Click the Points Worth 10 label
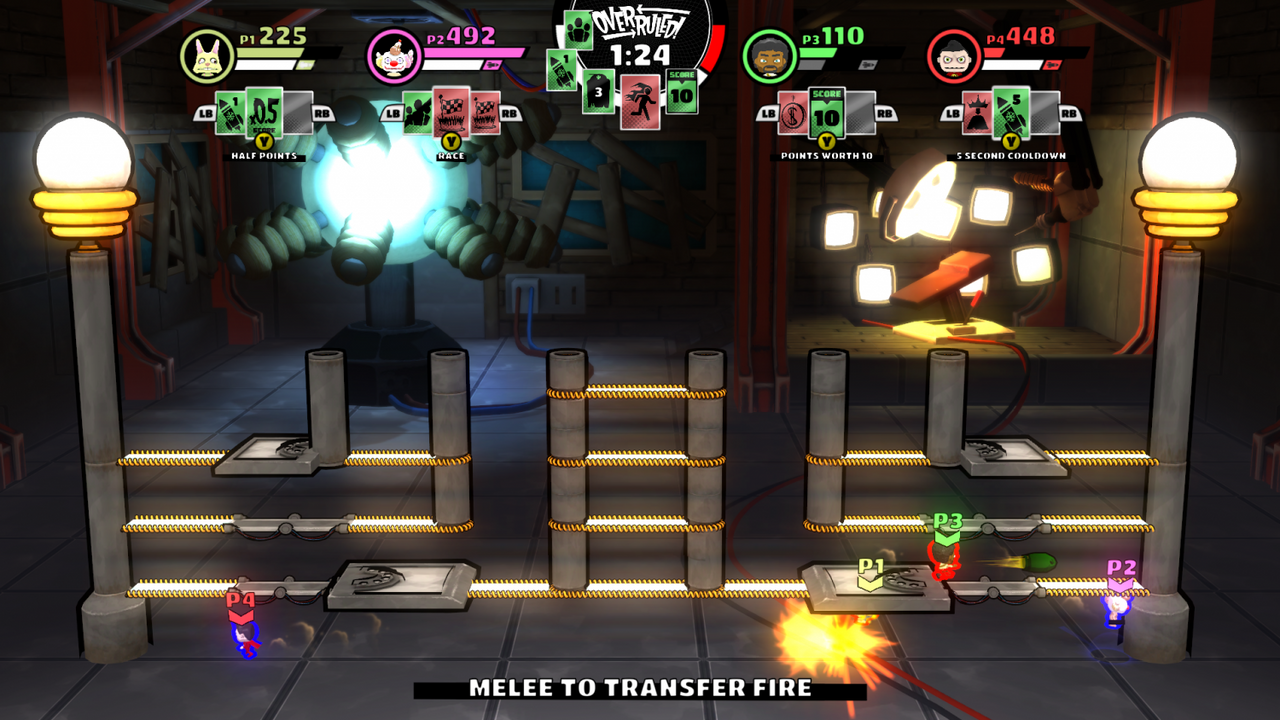 [826, 153]
